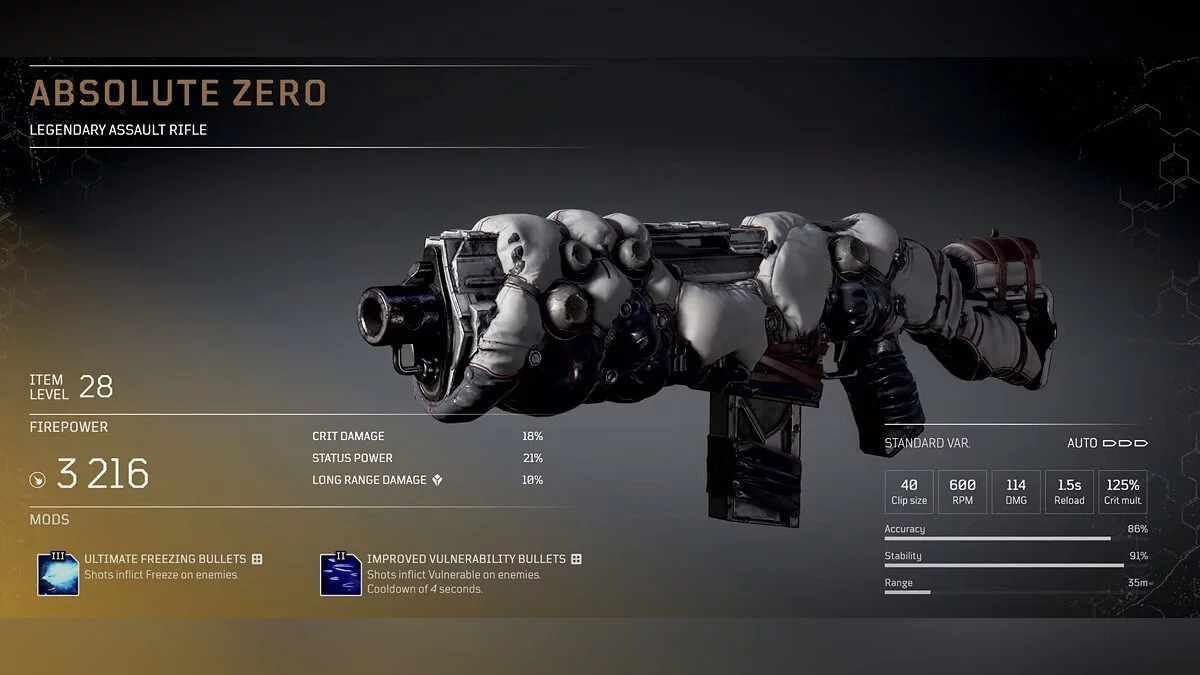Image resolution: width=1200 pixels, height=675 pixels.
Task: Expand details beside Improved Vulnerability Bullets name
Action: coord(576,559)
